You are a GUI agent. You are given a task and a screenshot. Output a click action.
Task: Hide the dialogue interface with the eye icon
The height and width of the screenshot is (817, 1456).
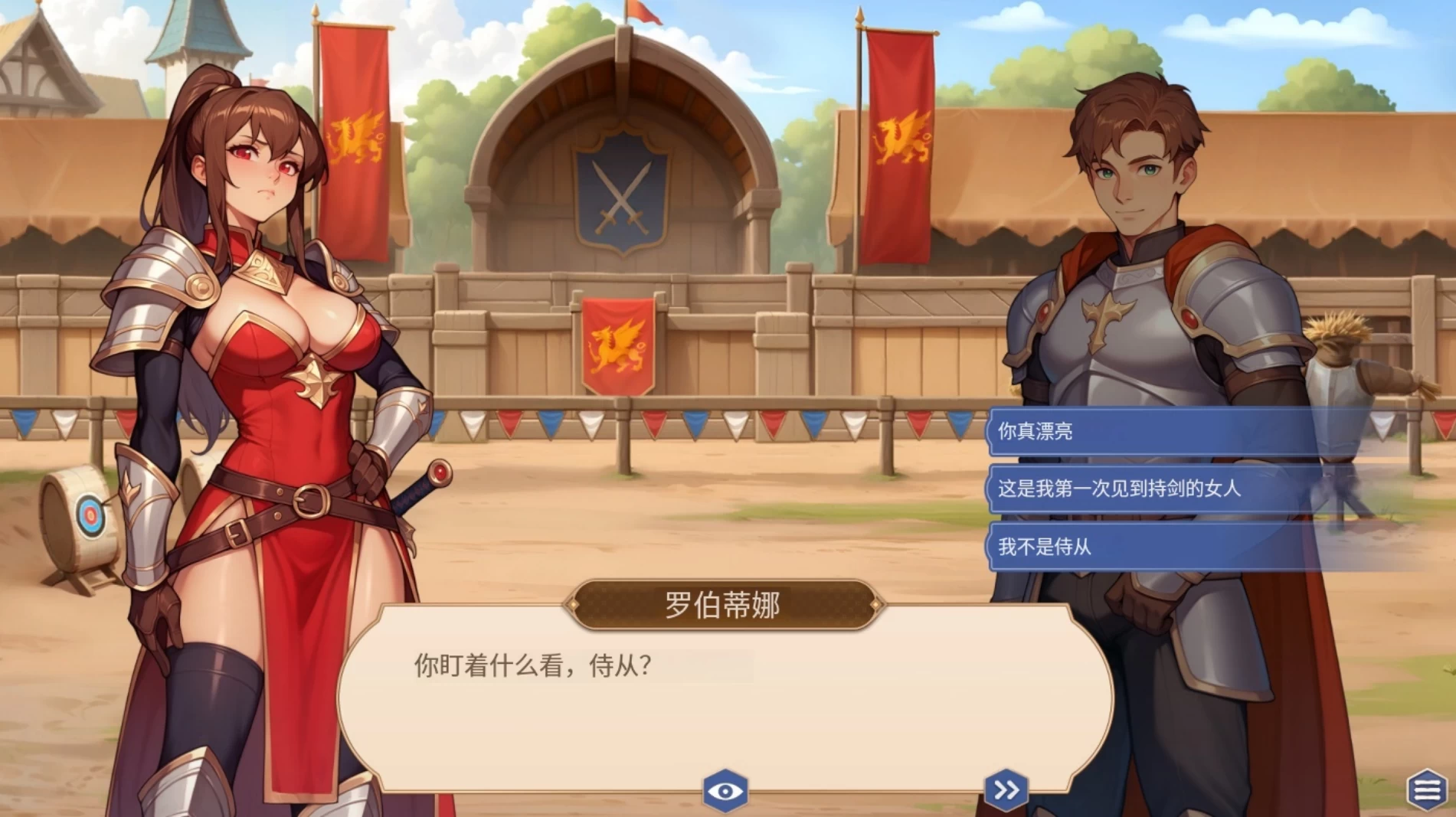[726, 792]
